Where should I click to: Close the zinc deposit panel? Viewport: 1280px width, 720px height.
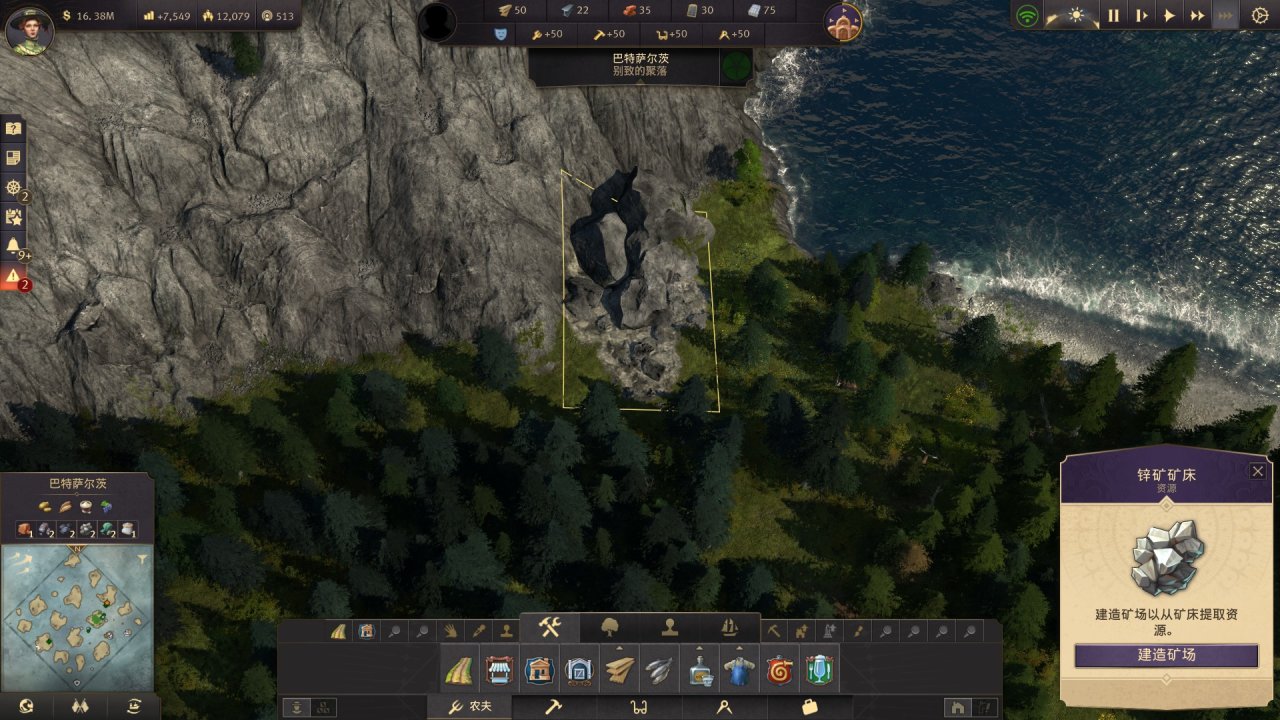[1258, 472]
